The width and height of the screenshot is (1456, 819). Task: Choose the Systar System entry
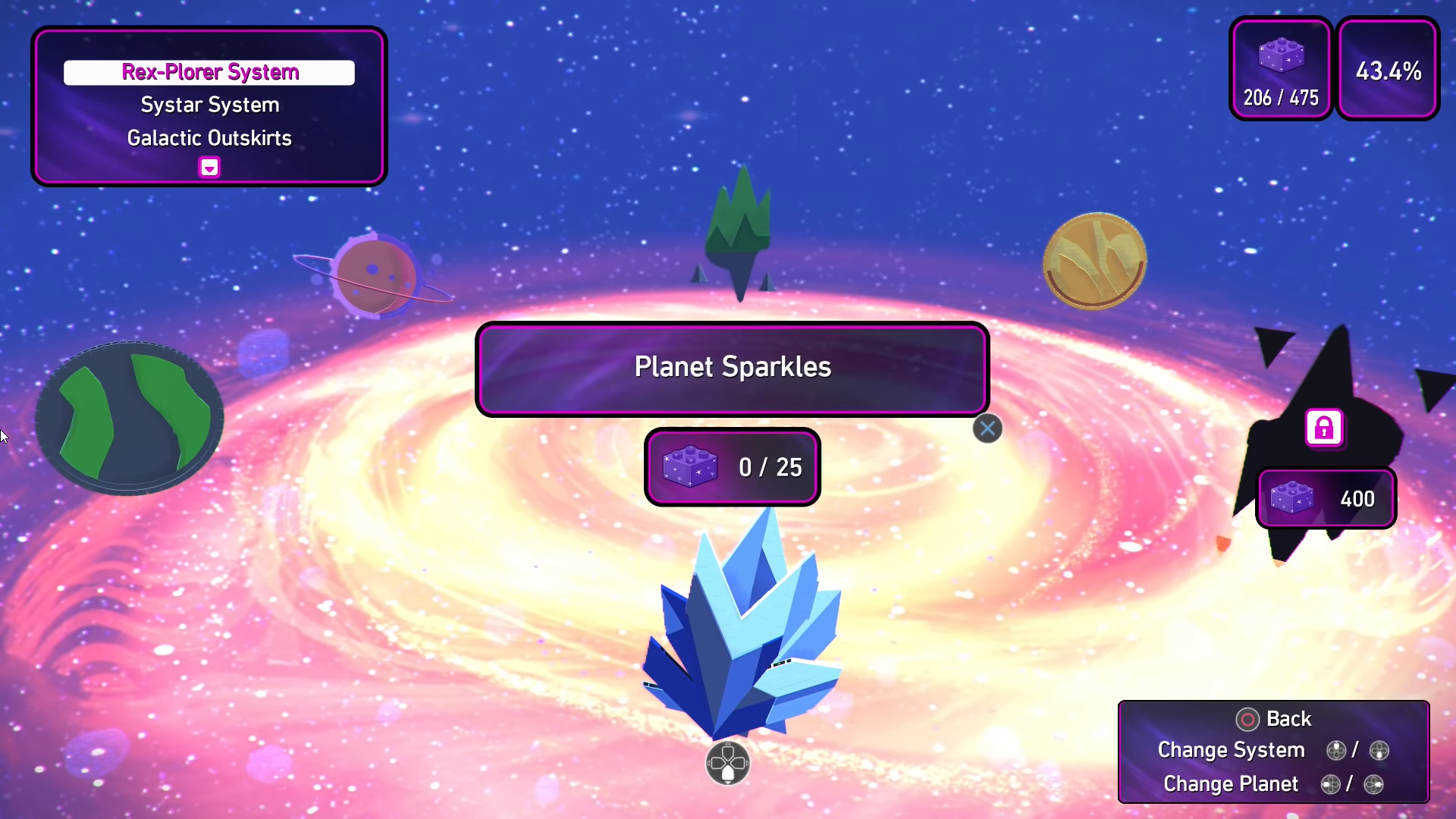coord(209,105)
